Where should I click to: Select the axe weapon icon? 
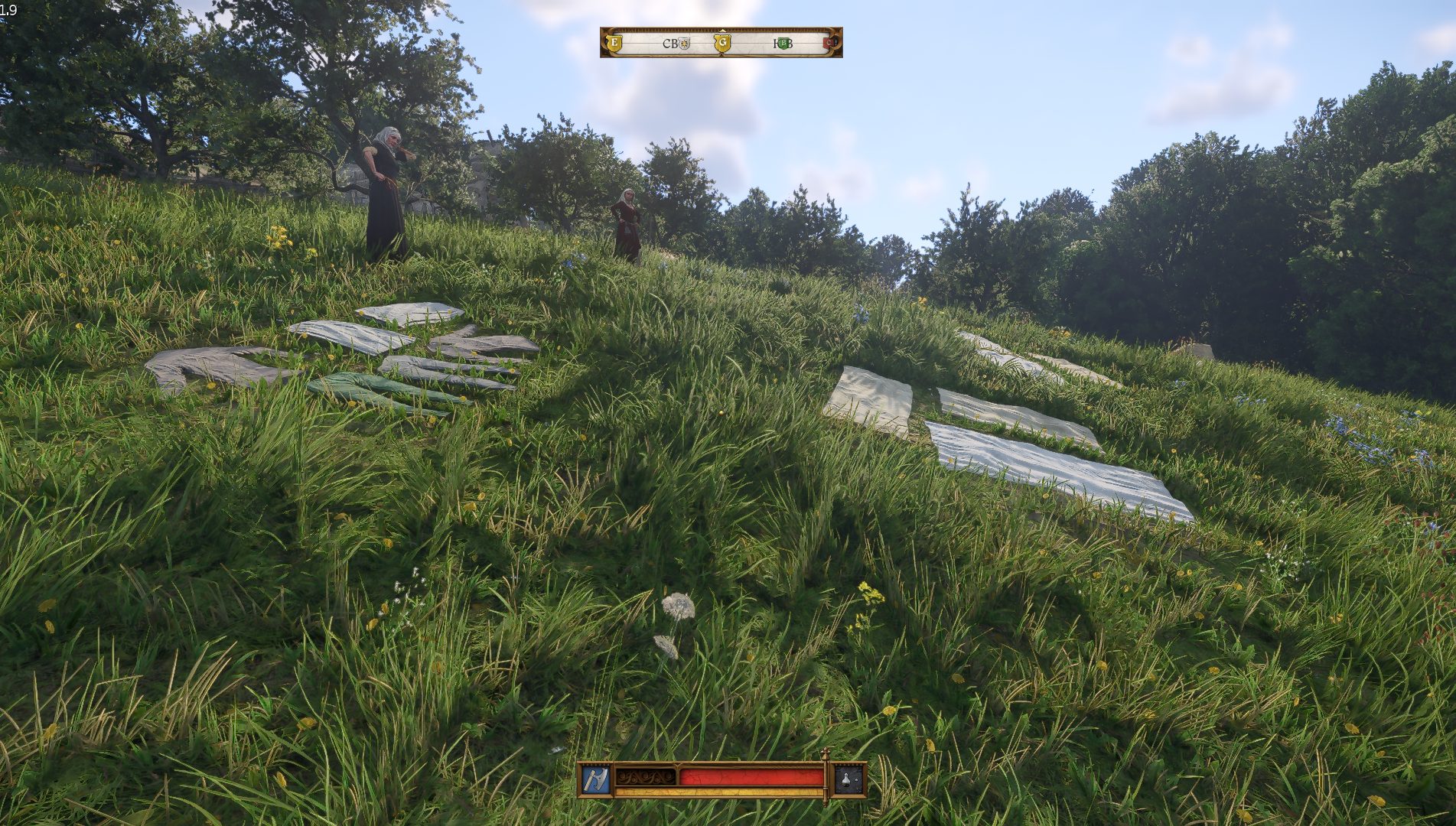point(595,779)
